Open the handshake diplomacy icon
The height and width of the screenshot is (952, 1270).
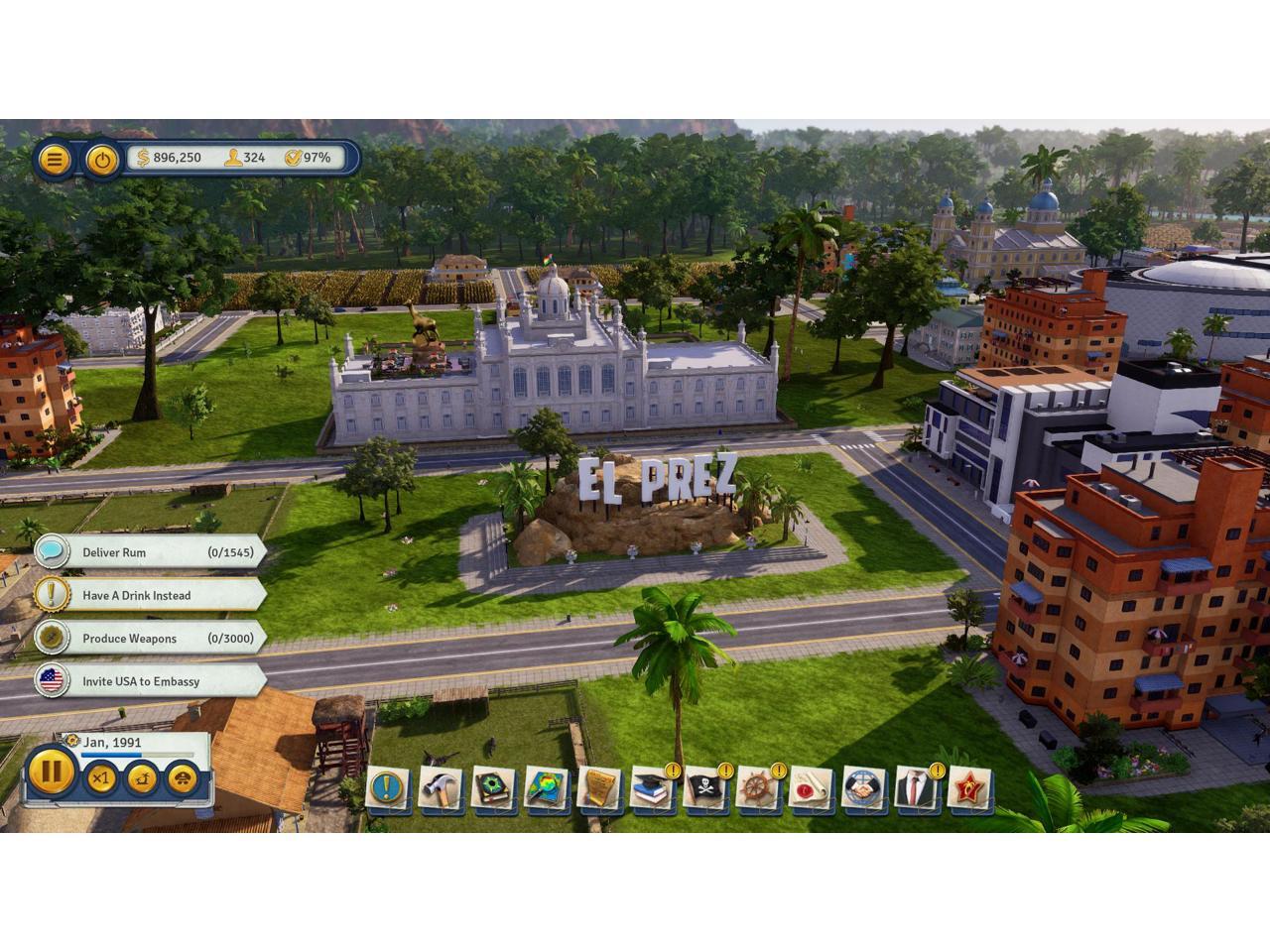tap(864, 789)
